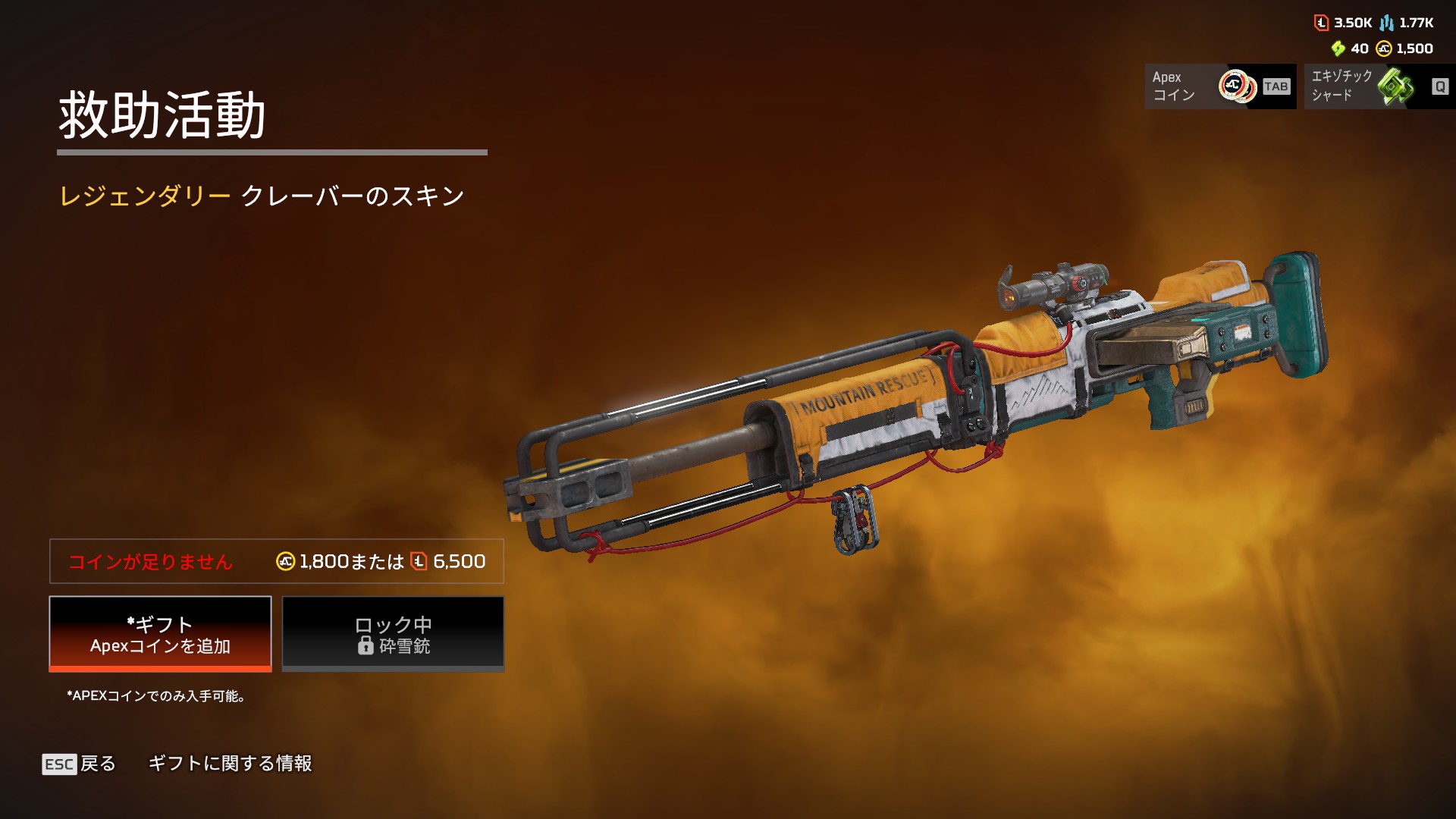Select the locked 砕雪銃 button
The width and height of the screenshot is (1456, 819).
point(393,634)
